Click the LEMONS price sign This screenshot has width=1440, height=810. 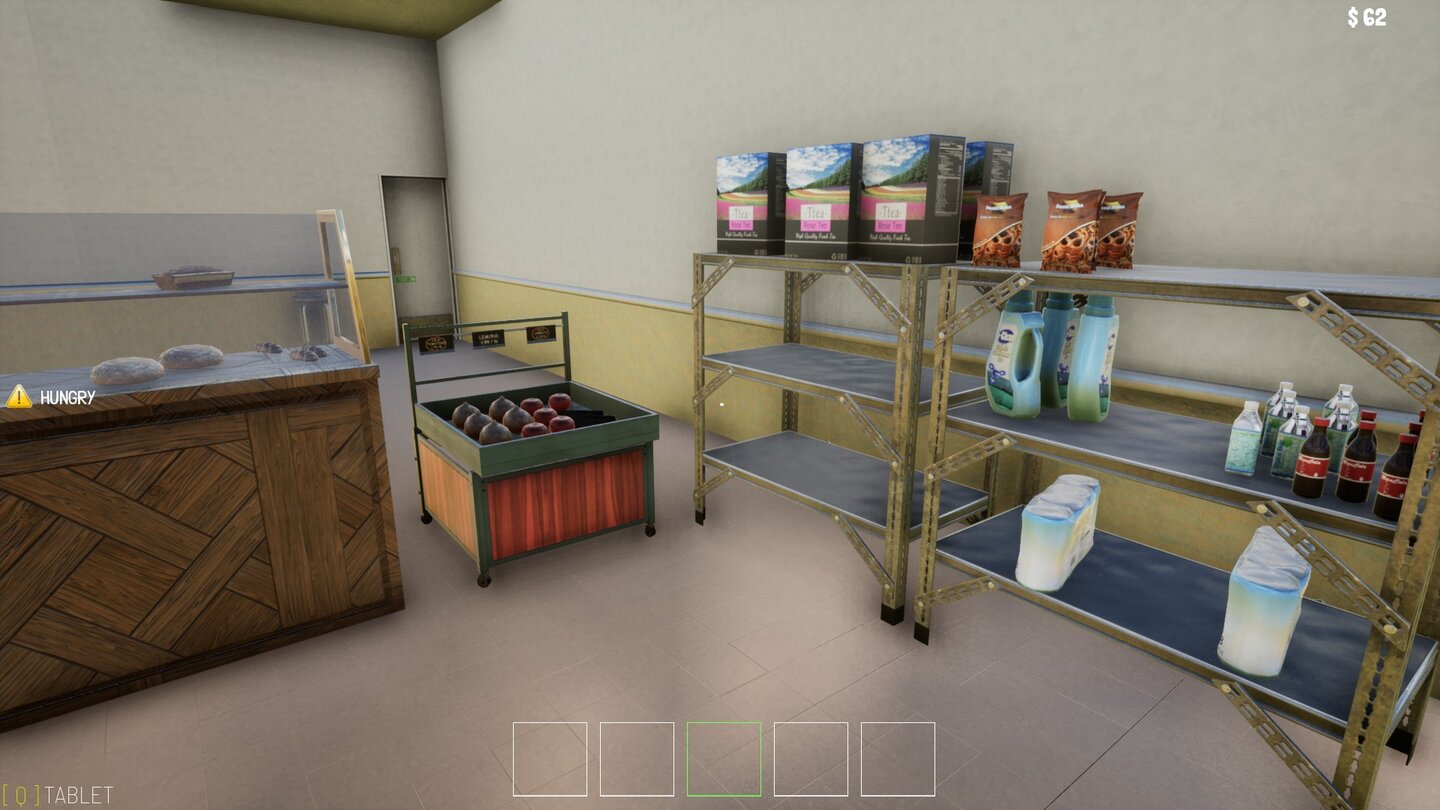[488, 337]
